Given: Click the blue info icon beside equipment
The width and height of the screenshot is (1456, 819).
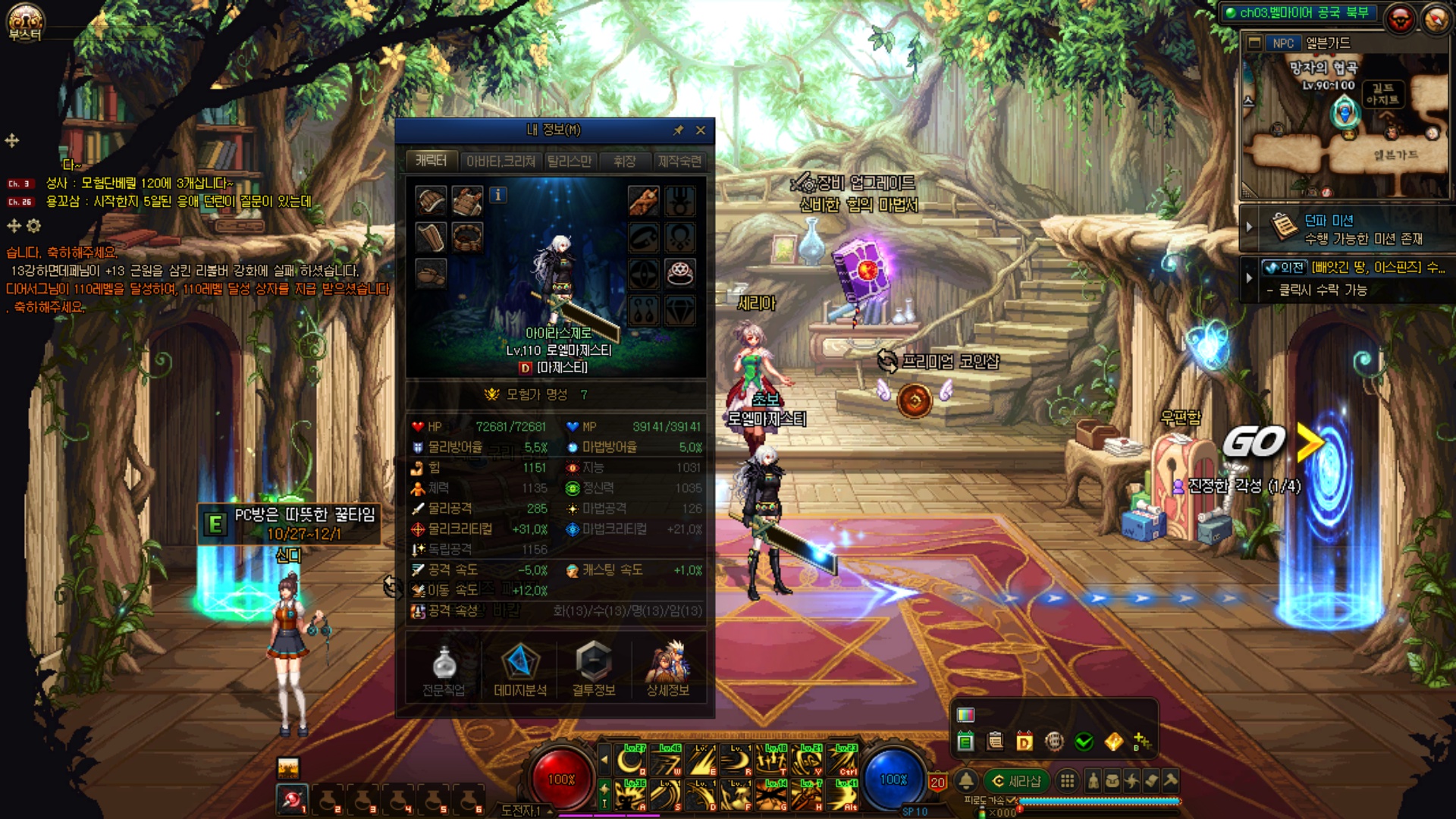Looking at the screenshot, I should point(497,195).
